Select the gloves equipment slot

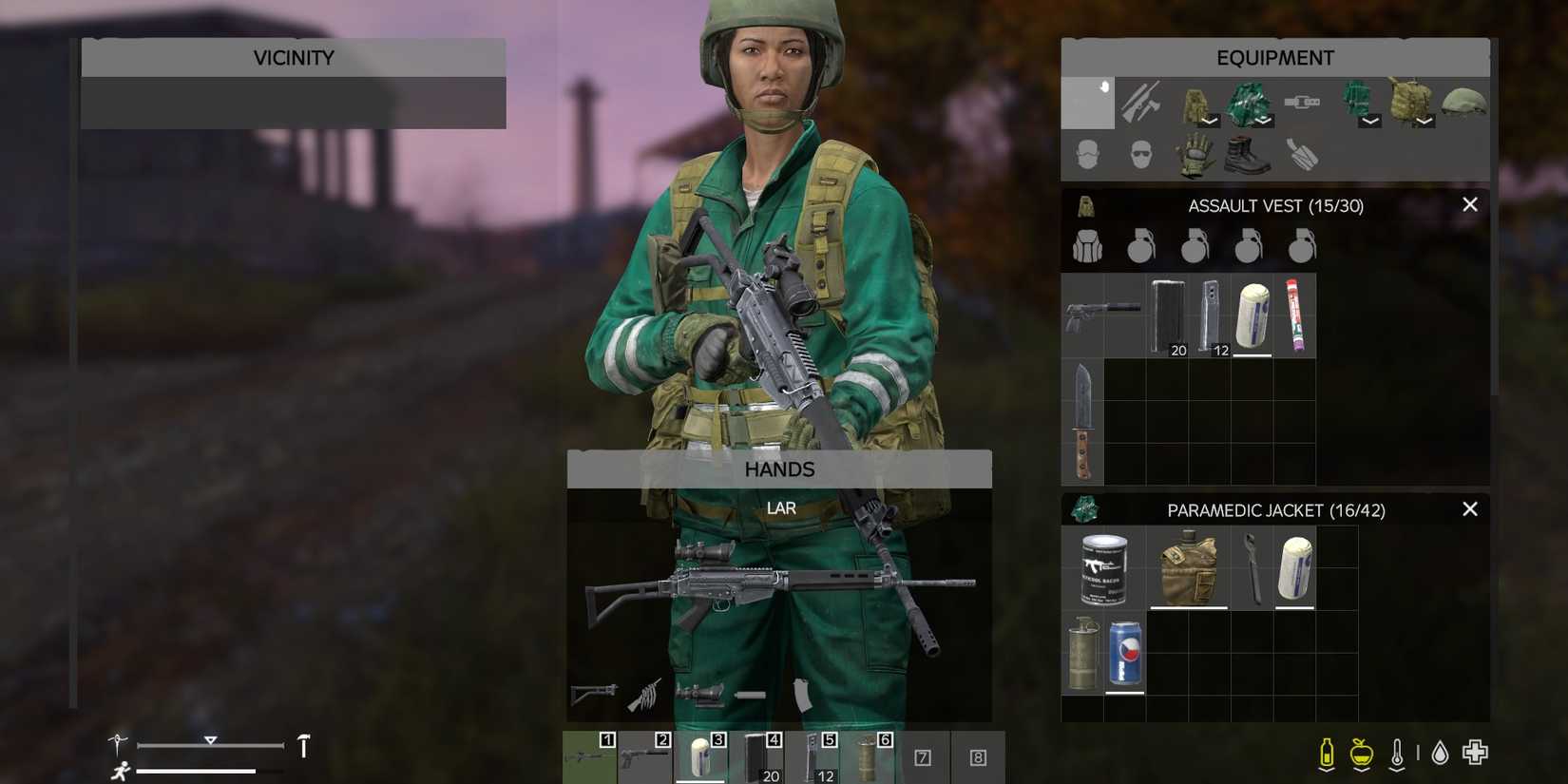pyautogui.click(x=1195, y=154)
